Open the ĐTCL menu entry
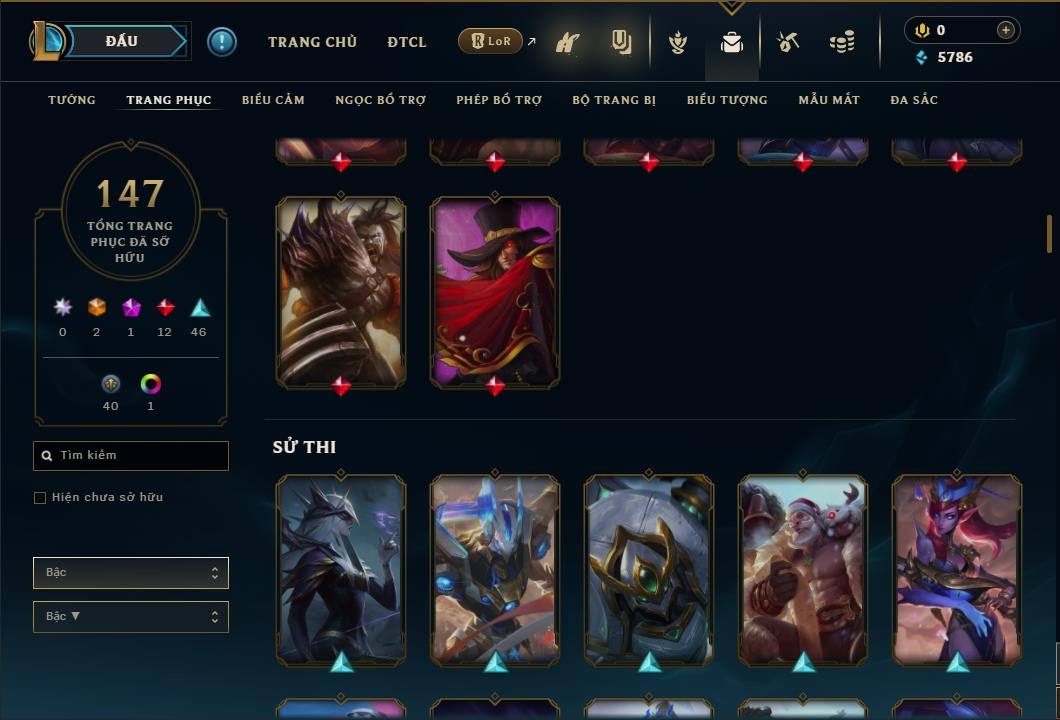Image resolution: width=1060 pixels, height=720 pixels. (407, 42)
